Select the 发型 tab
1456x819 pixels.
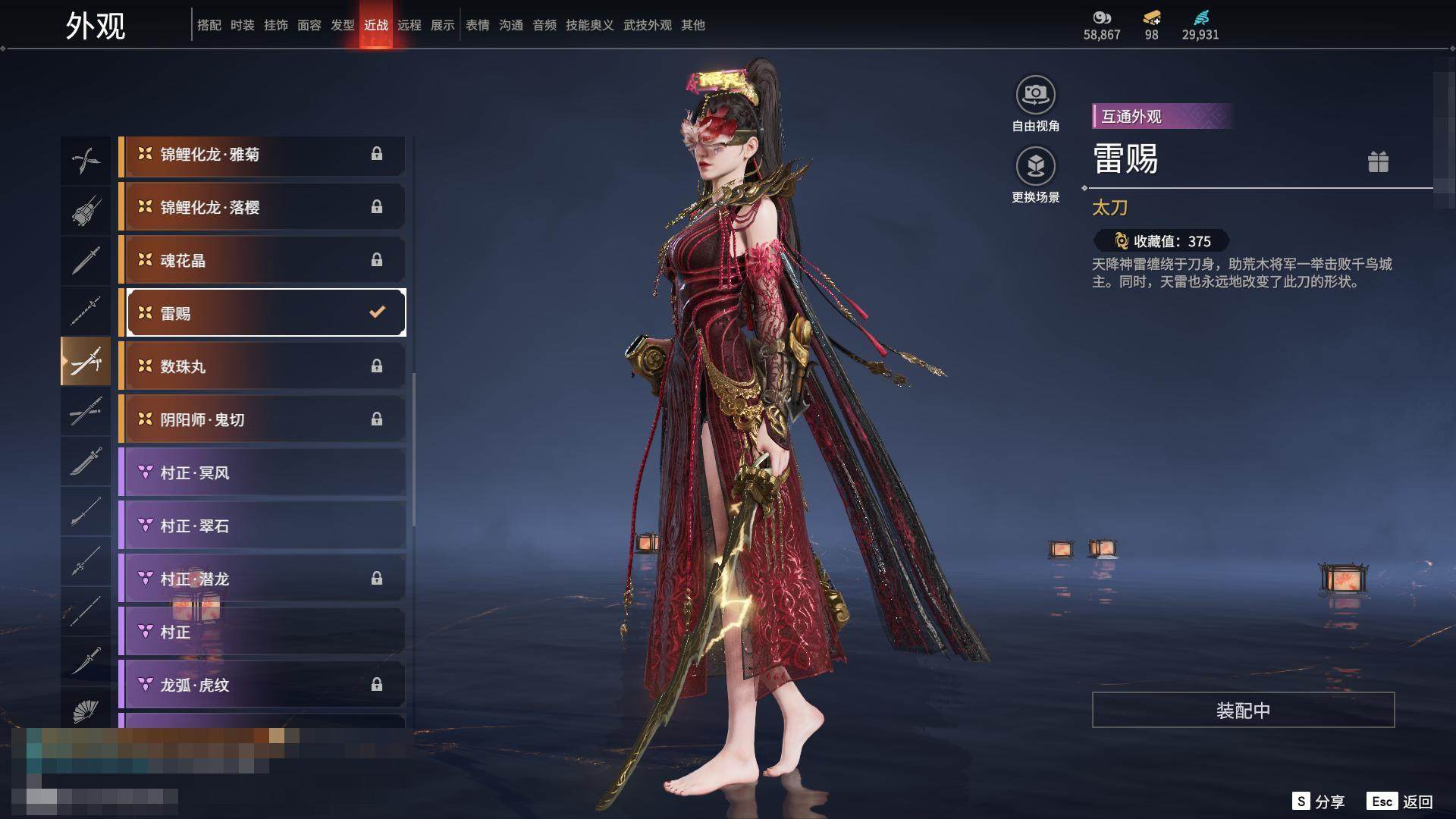coord(342,25)
